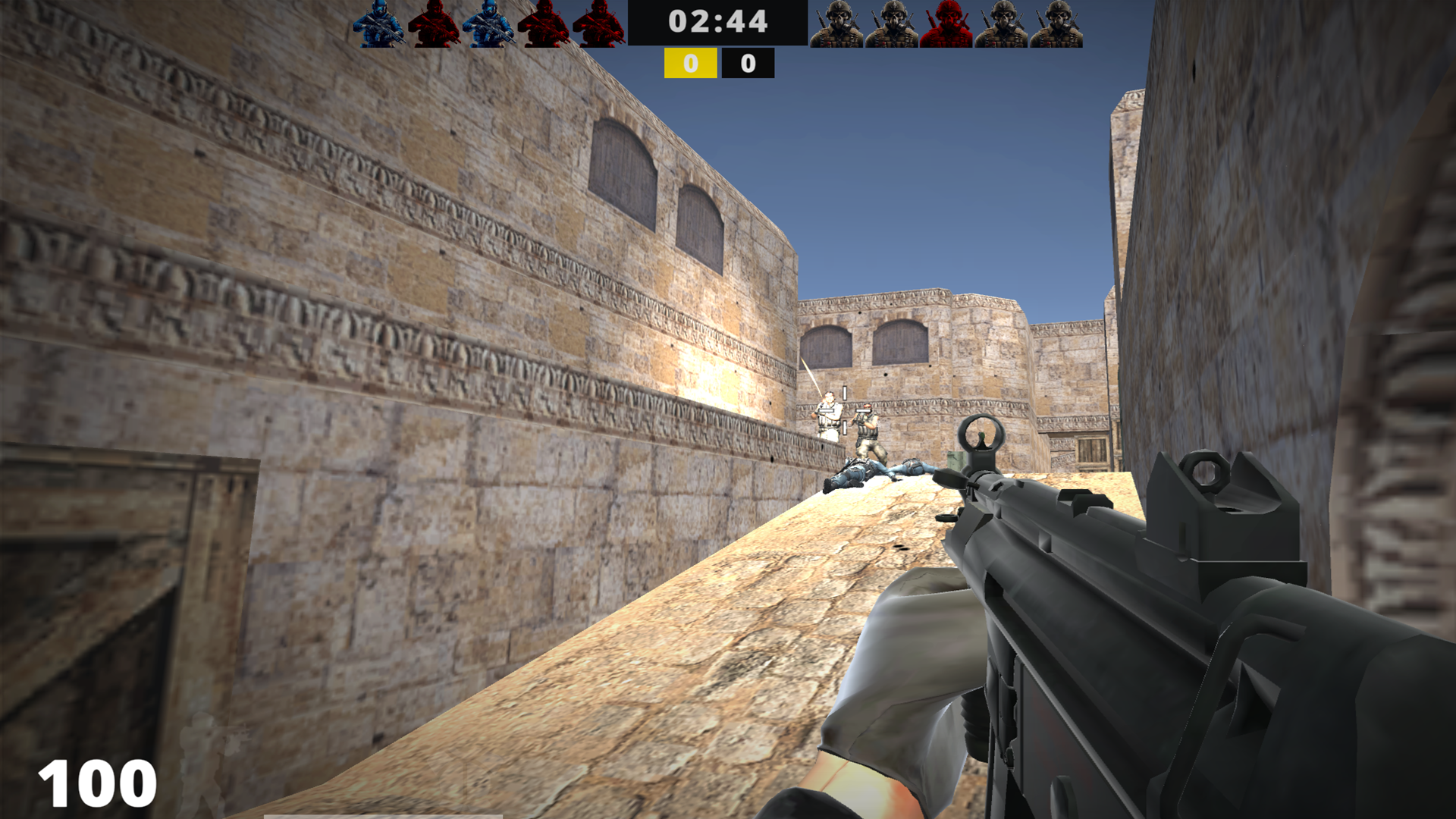
Task: Select the yellow team score box
Action: pyautogui.click(x=689, y=64)
